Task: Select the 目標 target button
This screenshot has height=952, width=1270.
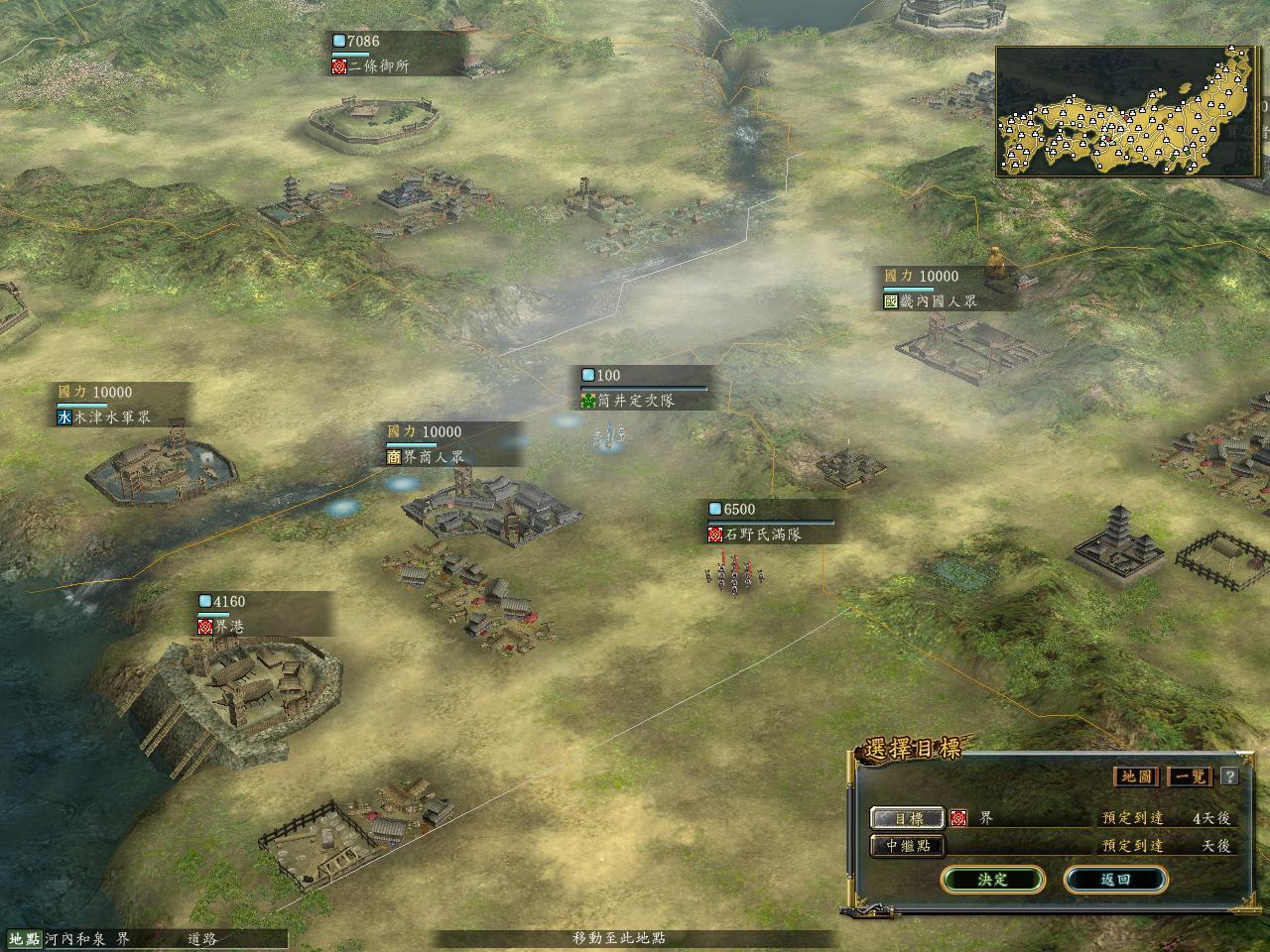Action: click(908, 818)
